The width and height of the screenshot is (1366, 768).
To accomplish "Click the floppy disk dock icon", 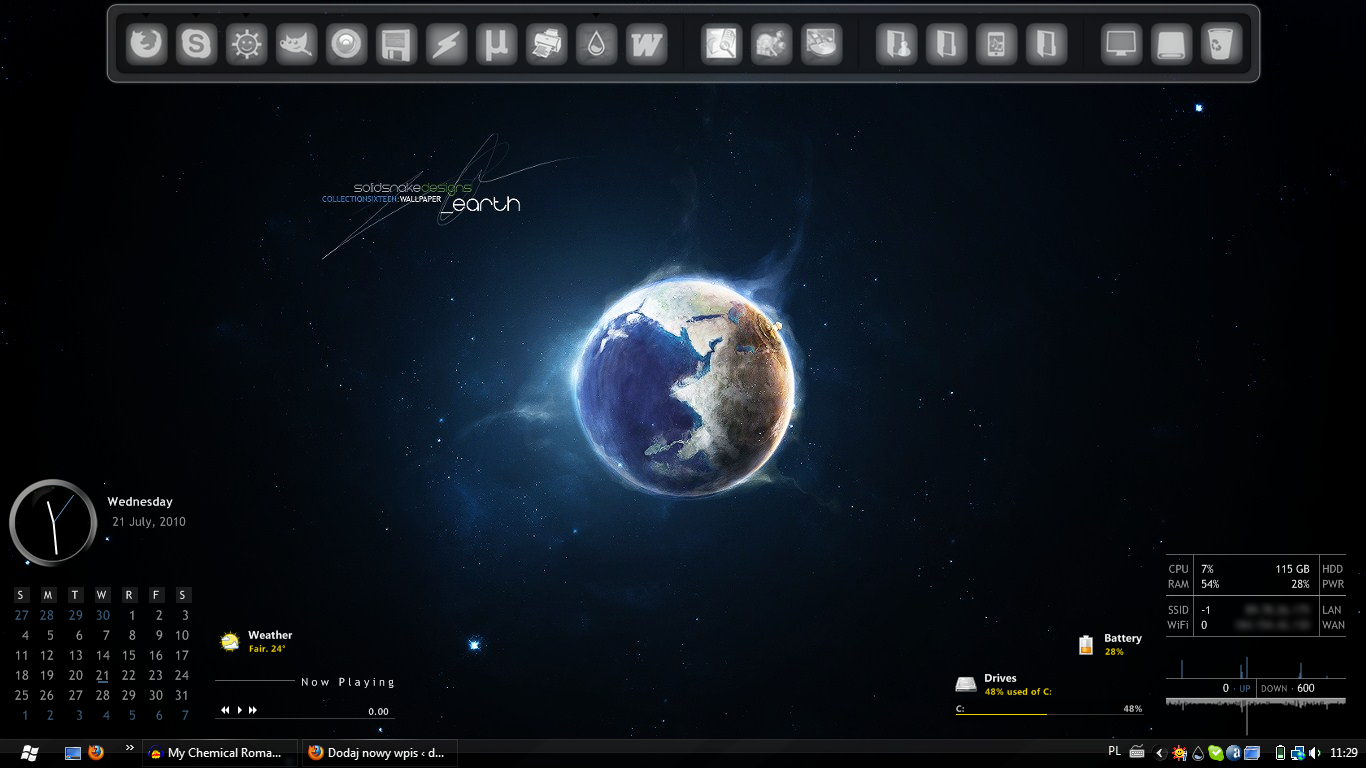I will tap(397, 45).
